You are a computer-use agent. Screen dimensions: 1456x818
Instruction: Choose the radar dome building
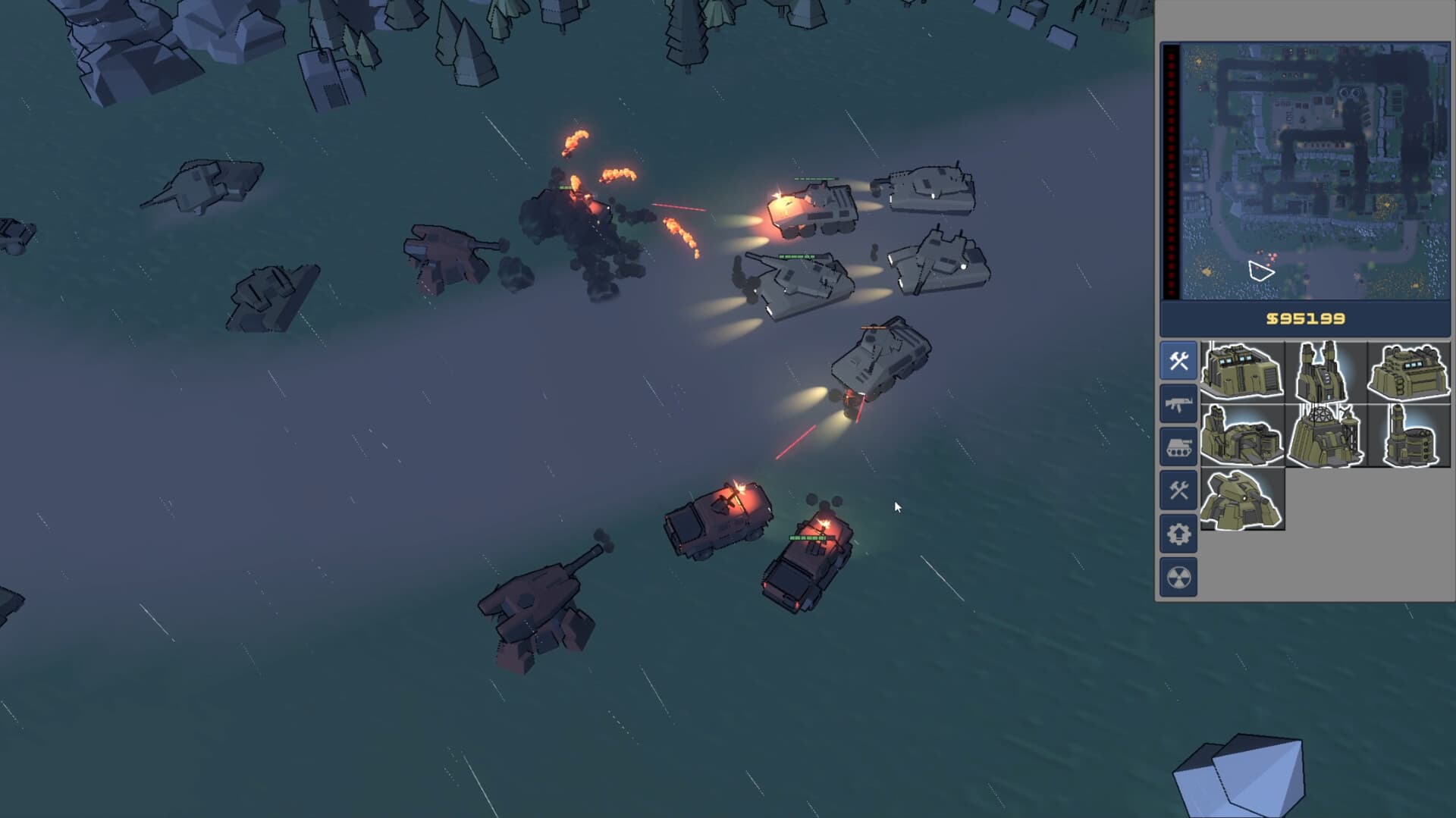(1326, 435)
